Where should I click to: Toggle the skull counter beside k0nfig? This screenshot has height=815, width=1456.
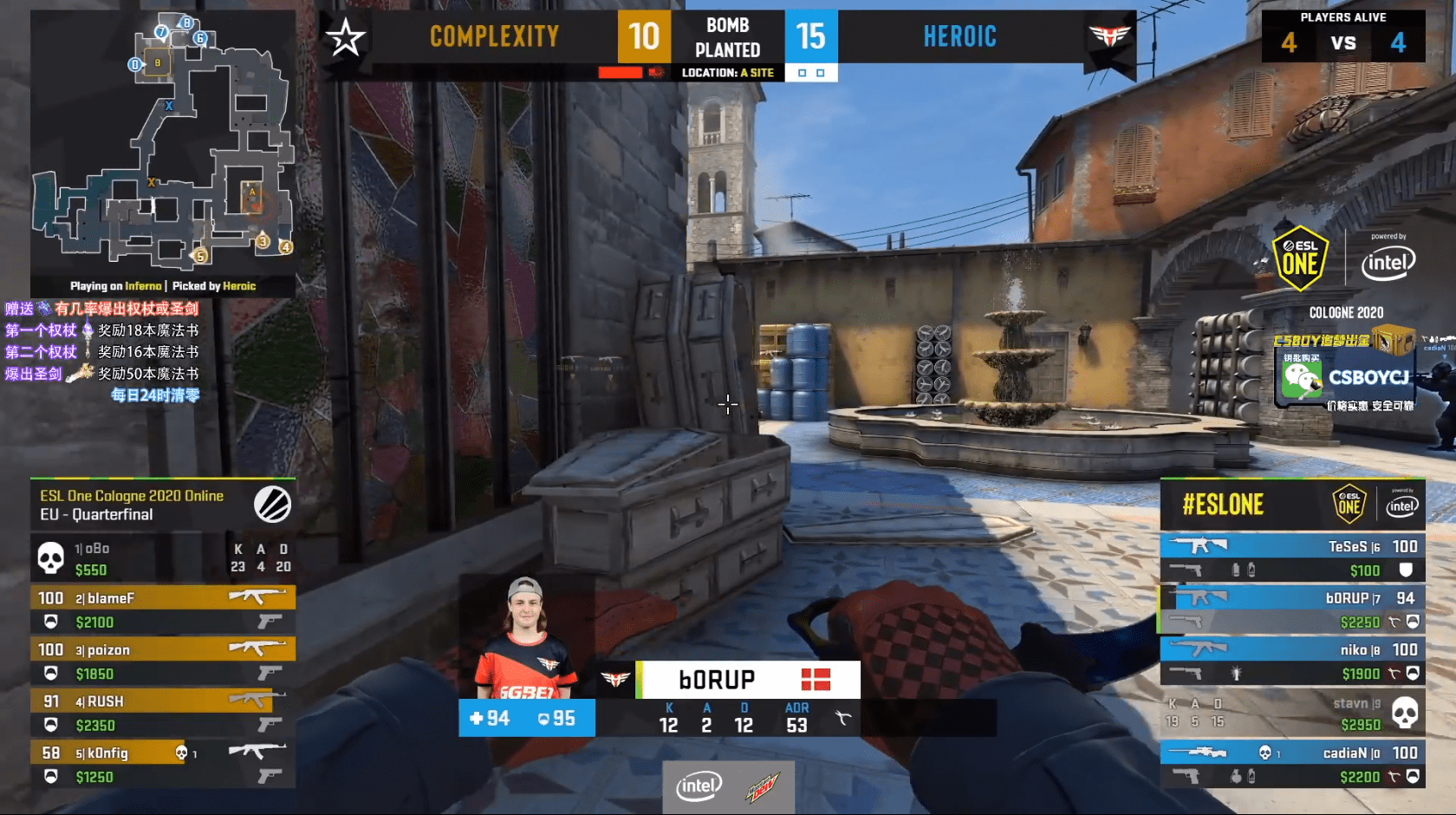point(181,753)
